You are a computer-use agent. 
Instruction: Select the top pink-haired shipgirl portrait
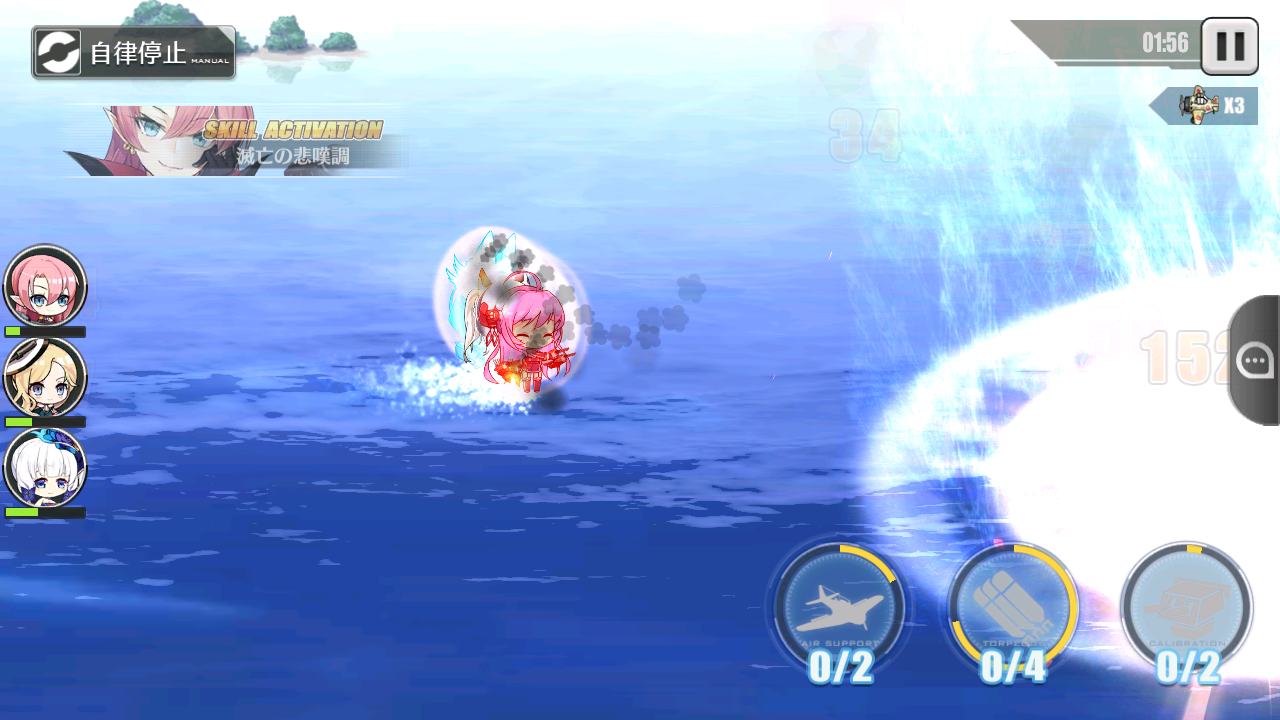[x=43, y=288]
